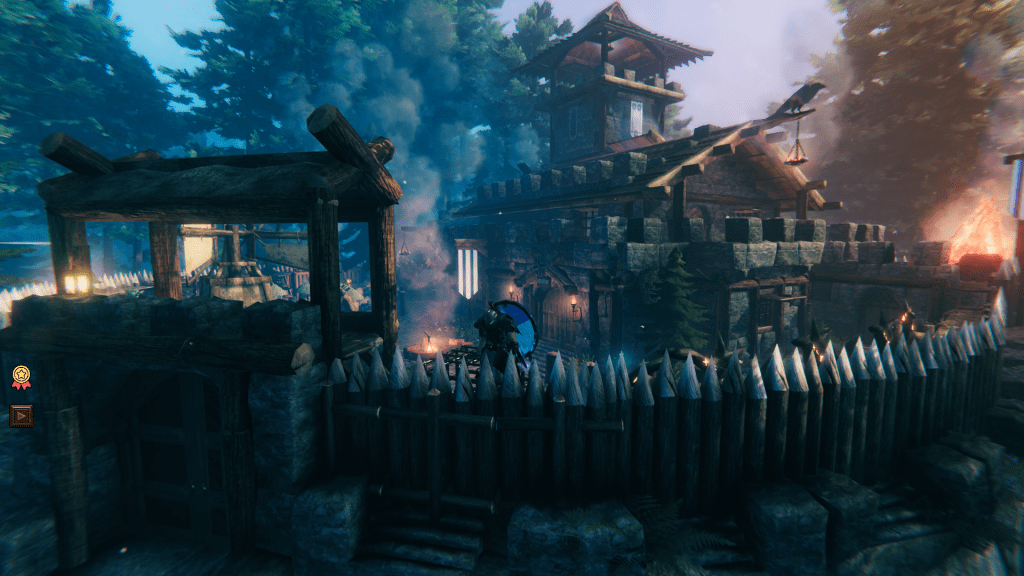The image size is (1024, 576).
Task: Click the brown play arrow button
Action: (21, 415)
